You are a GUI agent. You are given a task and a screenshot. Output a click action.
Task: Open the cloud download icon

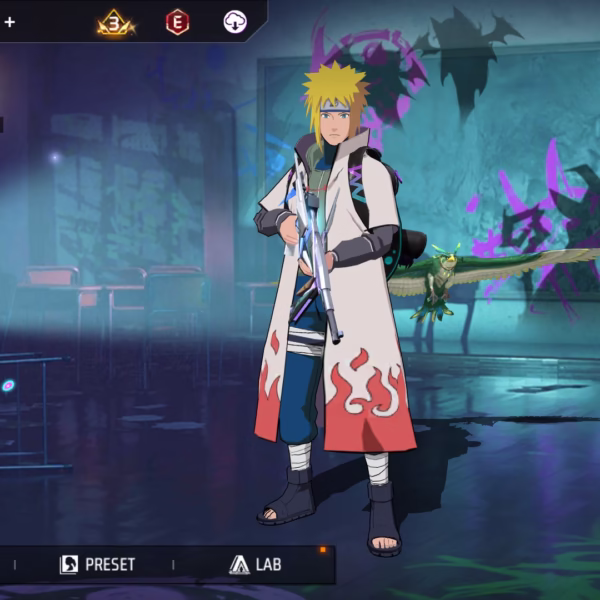(235, 22)
